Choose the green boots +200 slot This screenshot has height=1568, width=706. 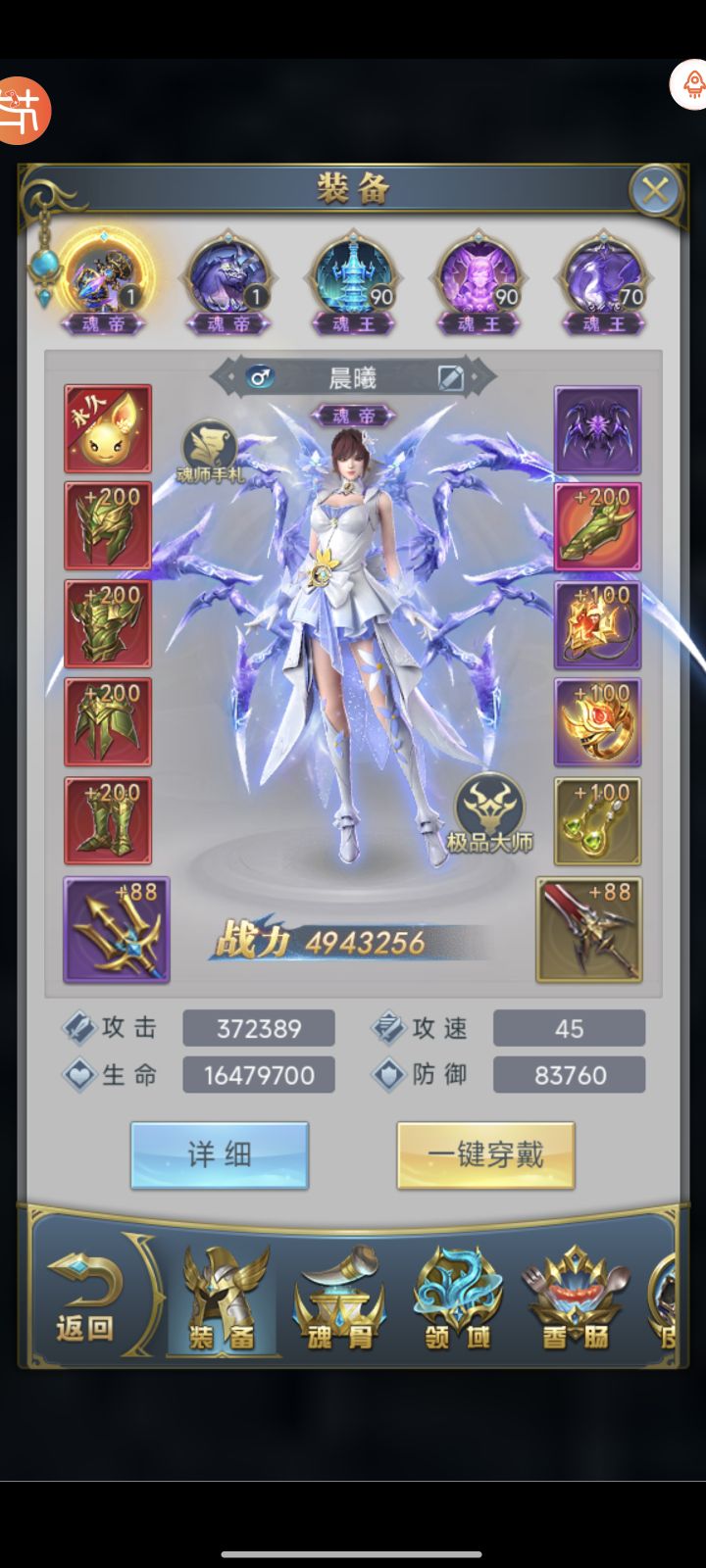[108, 820]
